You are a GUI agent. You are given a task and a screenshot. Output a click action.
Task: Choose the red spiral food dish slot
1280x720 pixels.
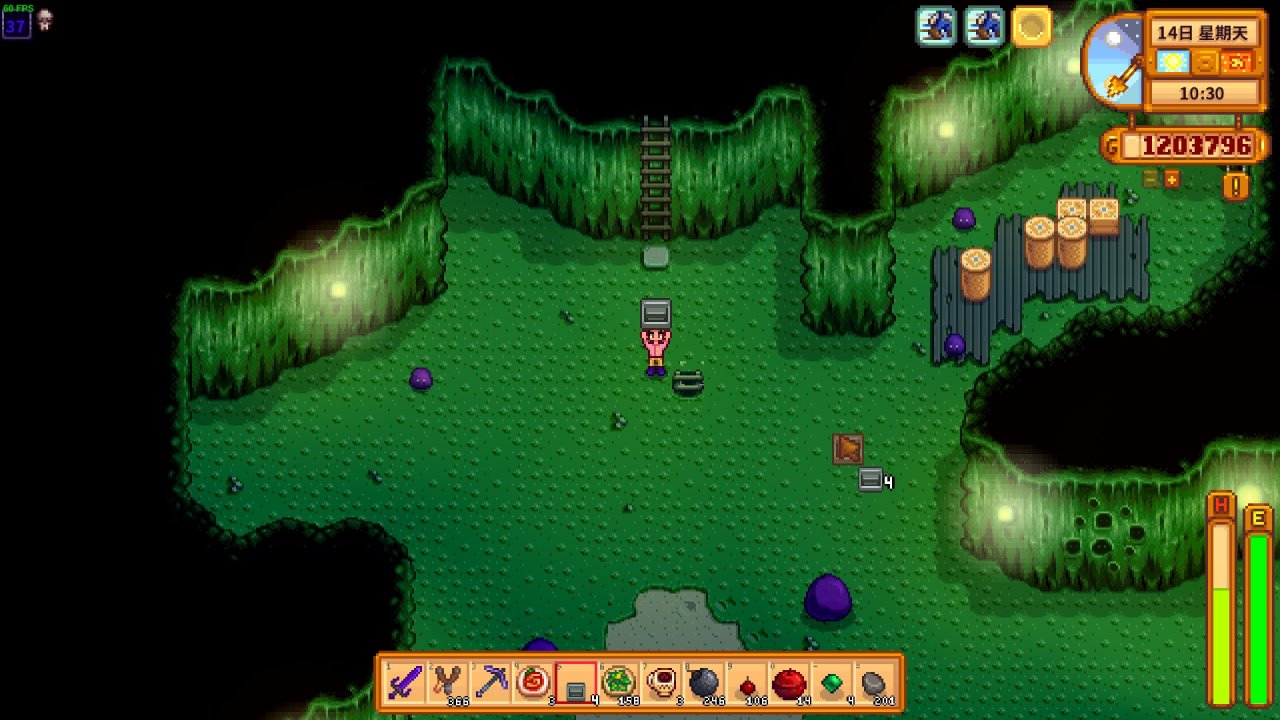534,683
